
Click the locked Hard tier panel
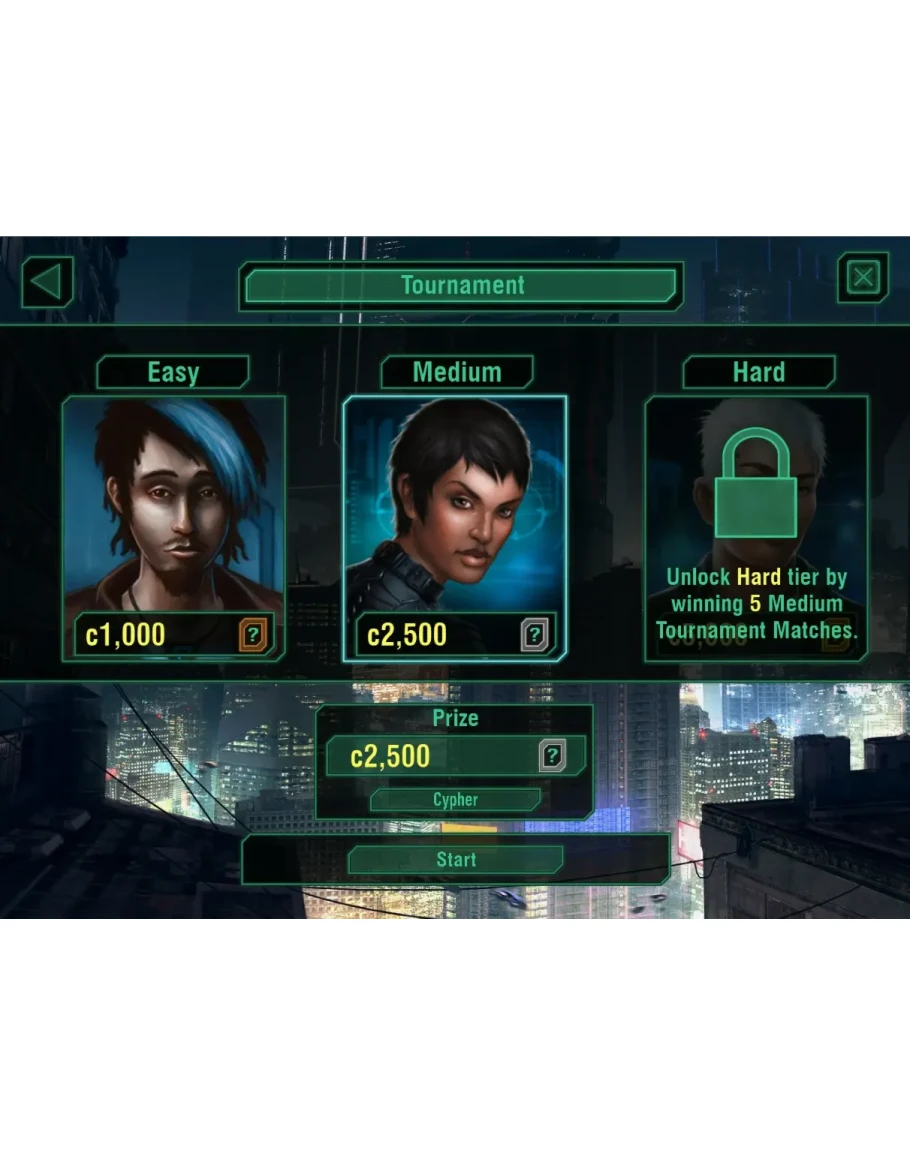pos(756,527)
